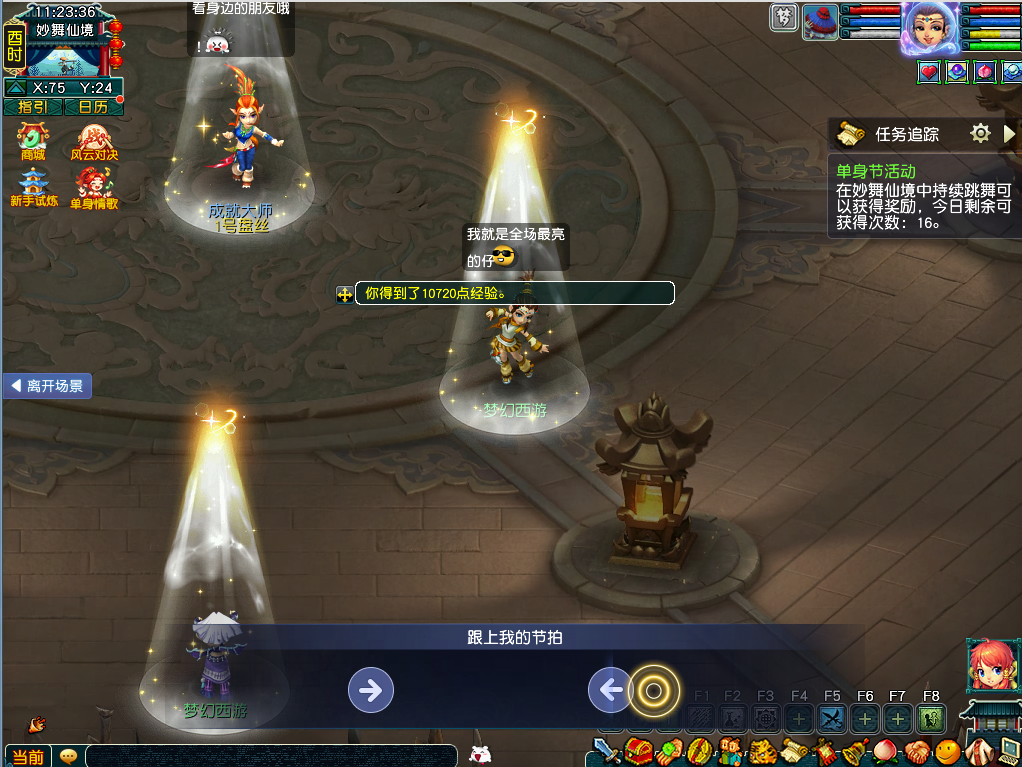
Task: Open the 单身情歌 singles event icon
Action: [93, 187]
